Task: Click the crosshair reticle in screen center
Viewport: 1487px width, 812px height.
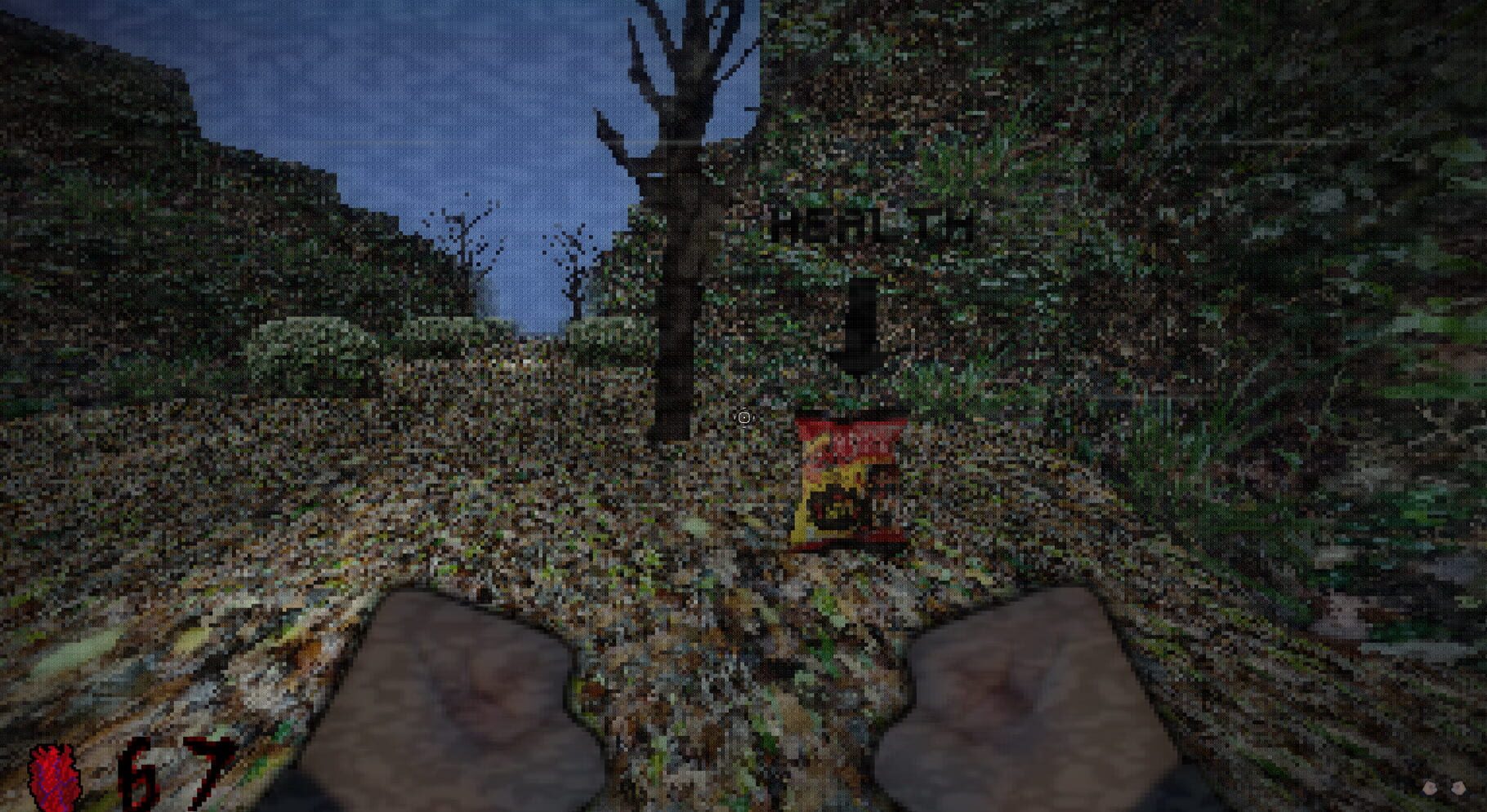Action: [744, 418]
